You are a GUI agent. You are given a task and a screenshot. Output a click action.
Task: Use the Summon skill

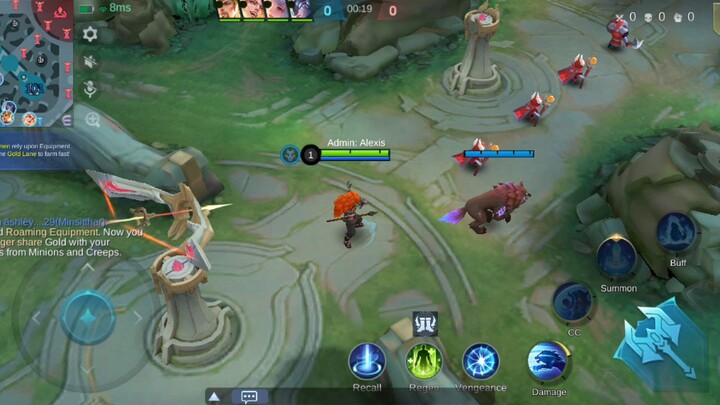point(617,258)
